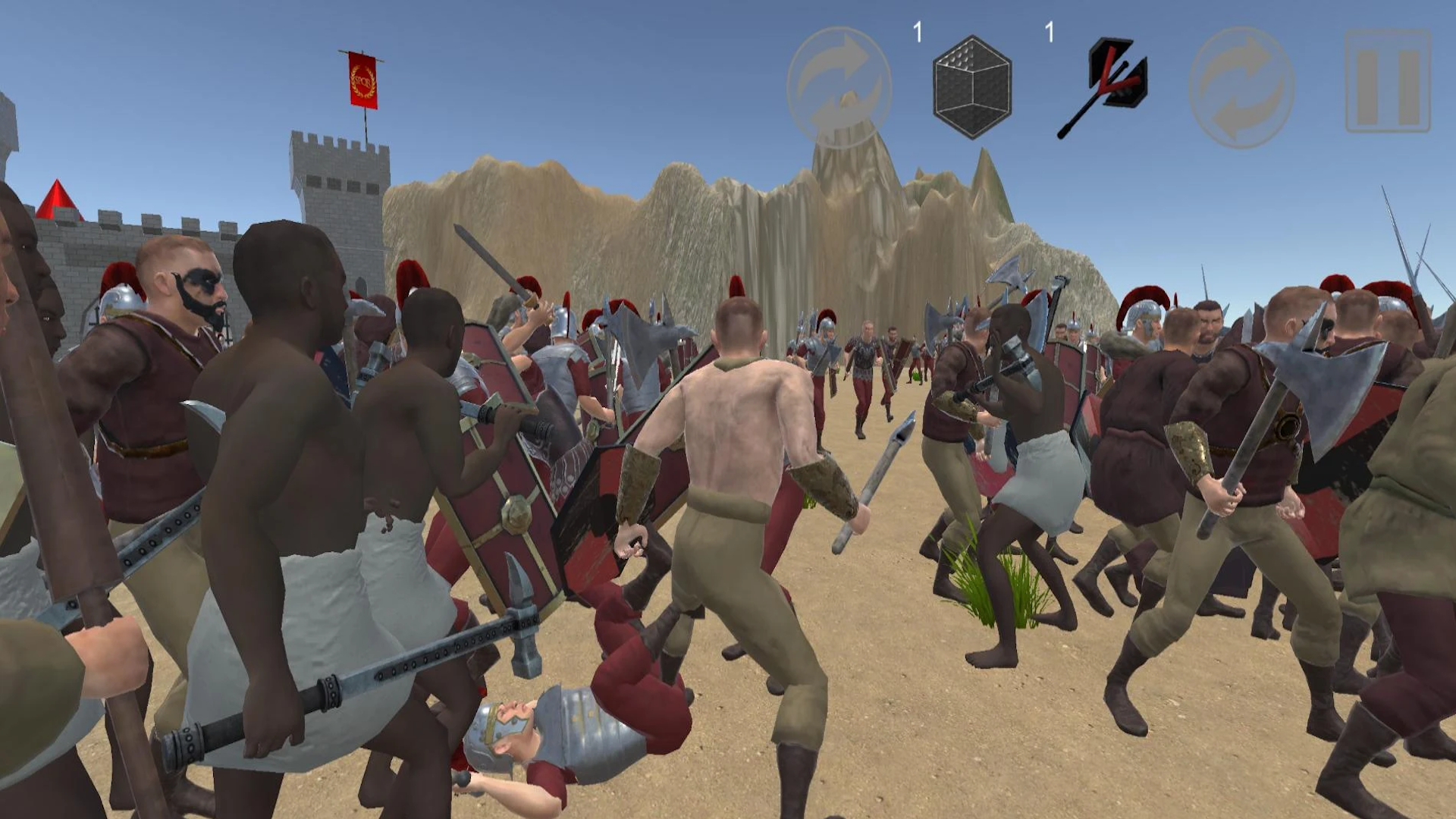Tap the leftmost circular arrow icon
Image resolution: width=1456 pixels, height=819 pixels.
[840, 86]
